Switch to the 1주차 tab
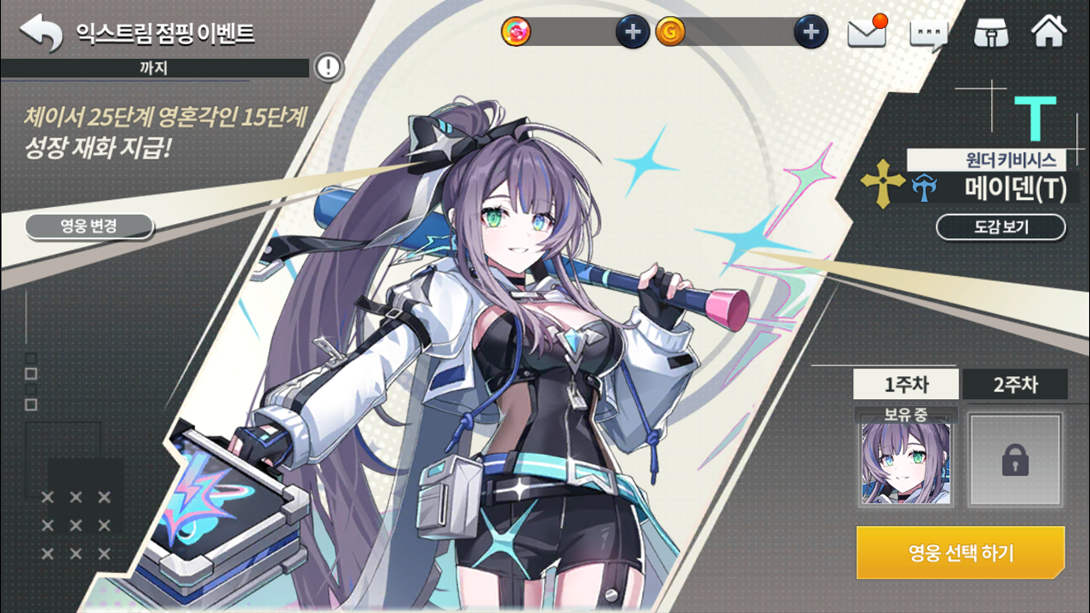This screenshot has height=613, width=1090. pos(905,384)
